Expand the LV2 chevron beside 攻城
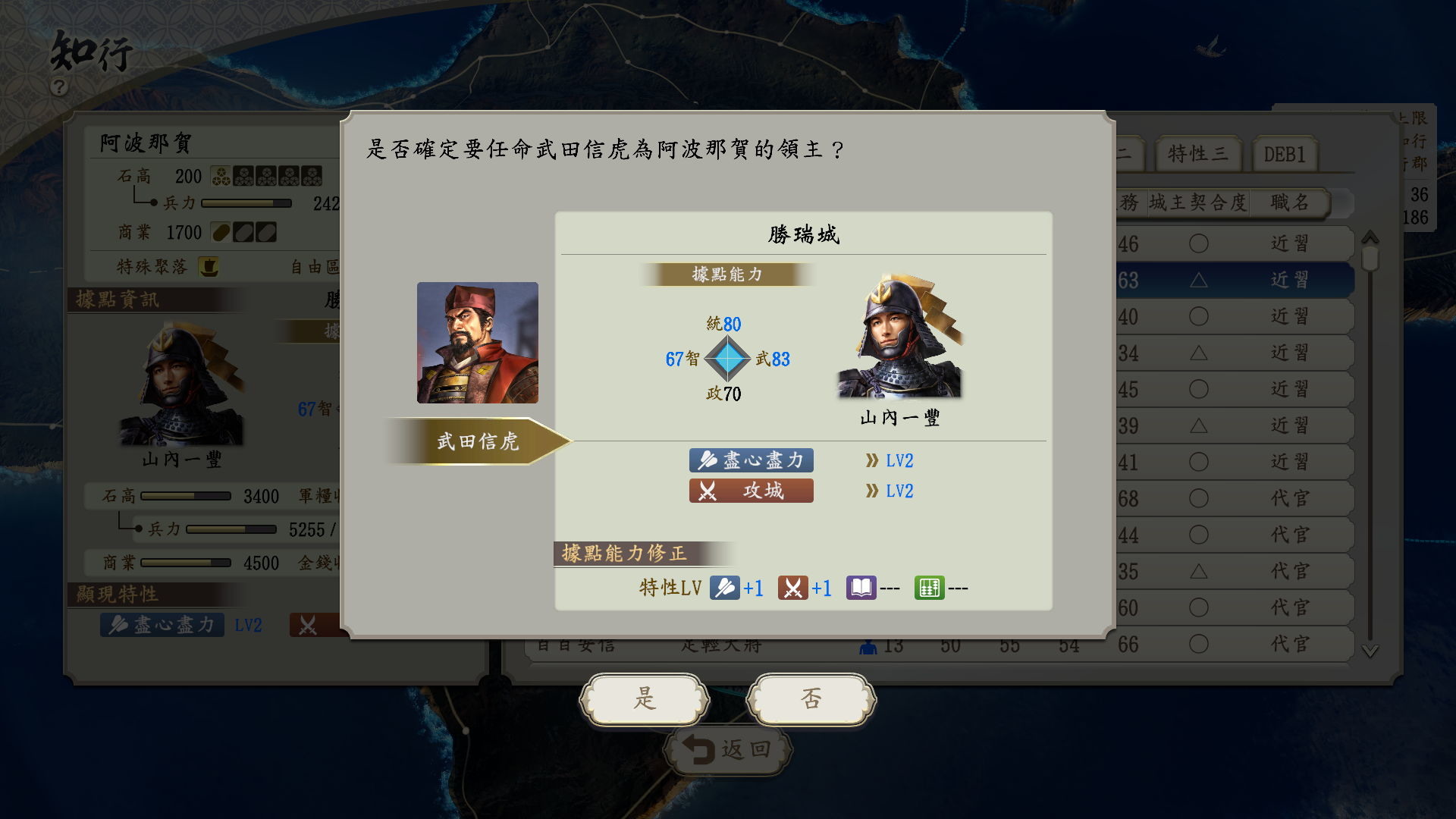This screenshot has height=819, width=1456. tap(872, 491)
